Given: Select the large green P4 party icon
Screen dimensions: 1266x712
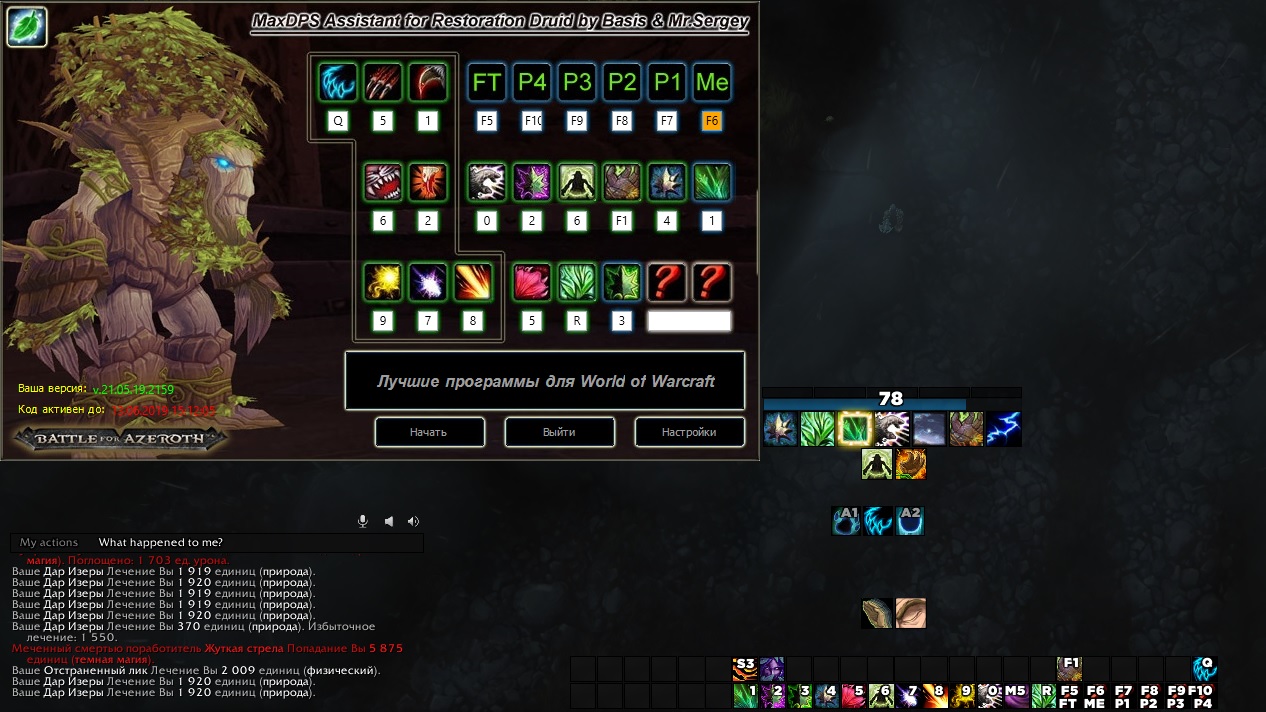Looking at the screenshot, I should pyautogui.click(x=532, y=82).
